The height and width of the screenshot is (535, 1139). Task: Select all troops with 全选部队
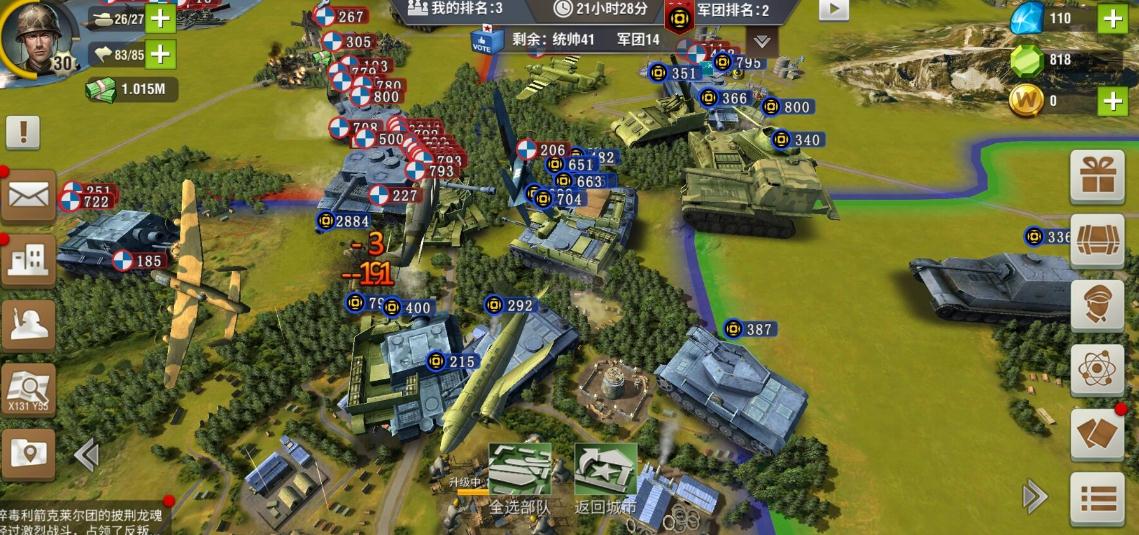click(x=520, y=478)
